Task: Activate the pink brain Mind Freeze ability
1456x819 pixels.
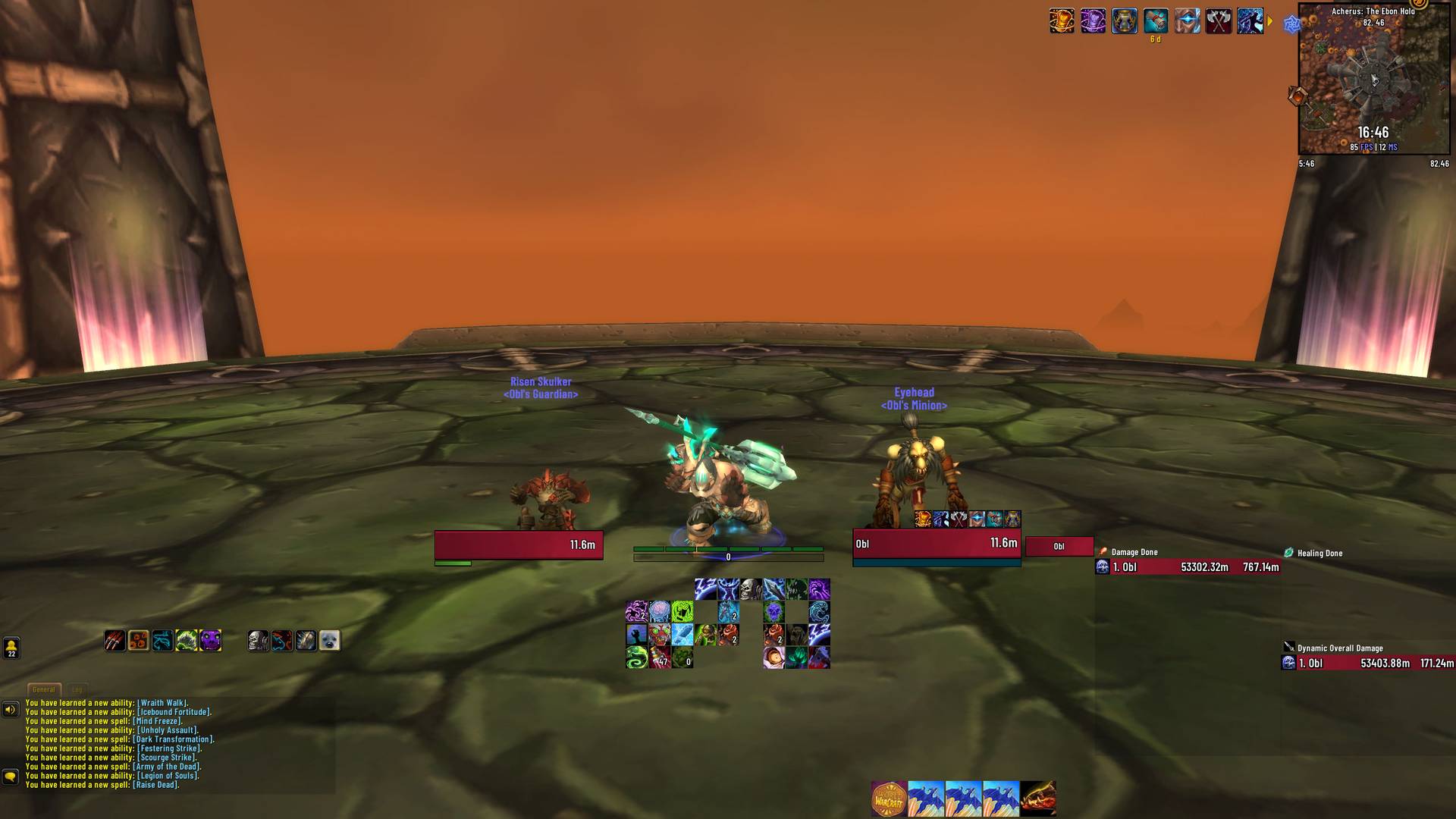Action: coord(659,611)
